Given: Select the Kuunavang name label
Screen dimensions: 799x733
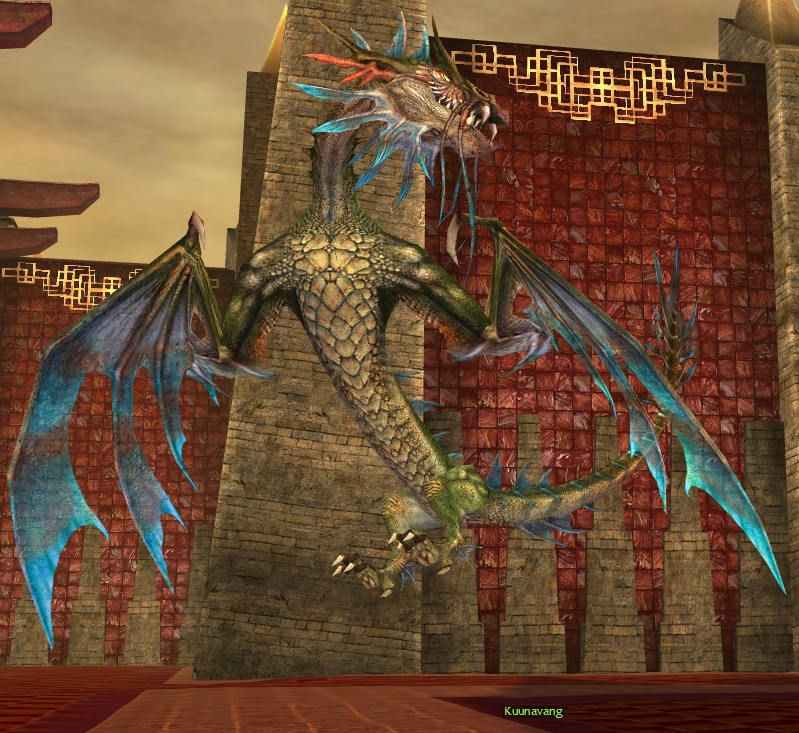Looking at the screenshot, I should point(533,712).
